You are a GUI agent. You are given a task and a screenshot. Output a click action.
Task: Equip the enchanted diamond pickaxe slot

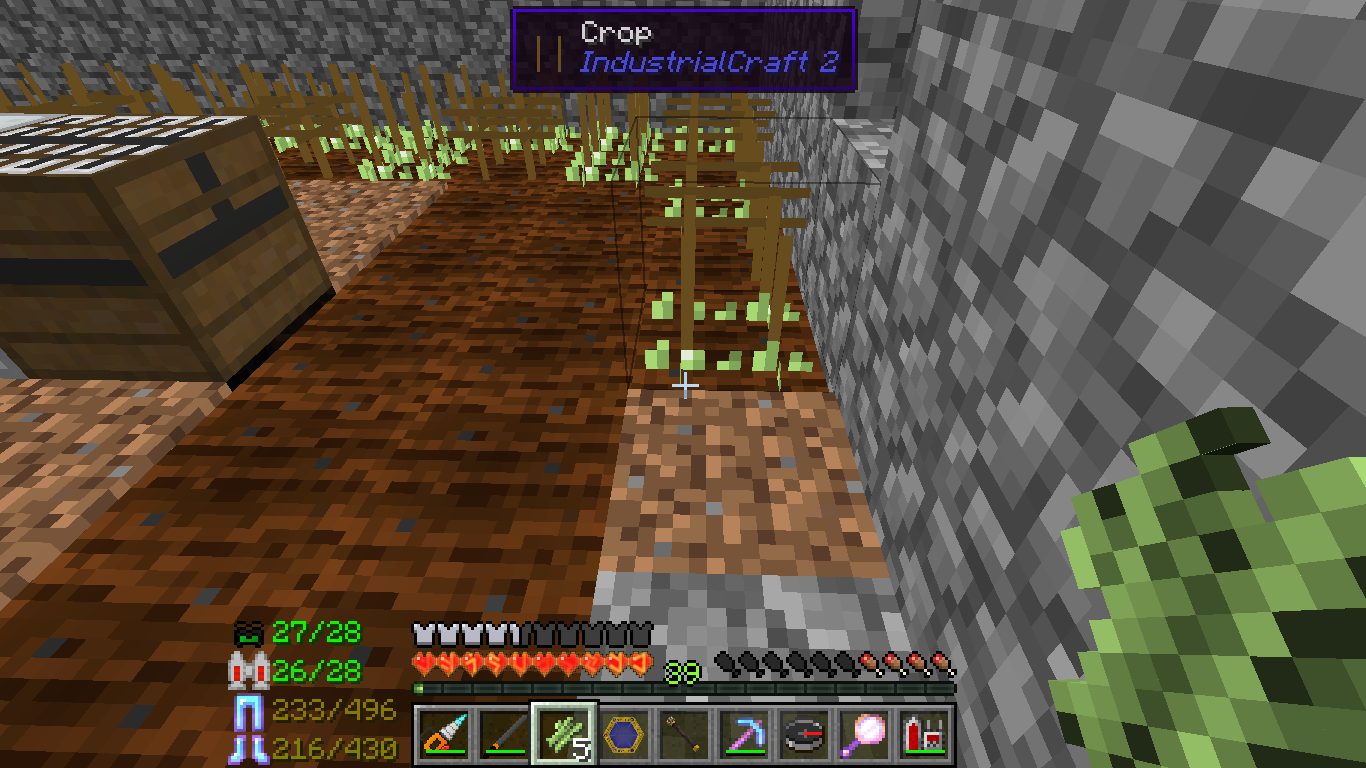pyautogui.click(x=744, y=735)
